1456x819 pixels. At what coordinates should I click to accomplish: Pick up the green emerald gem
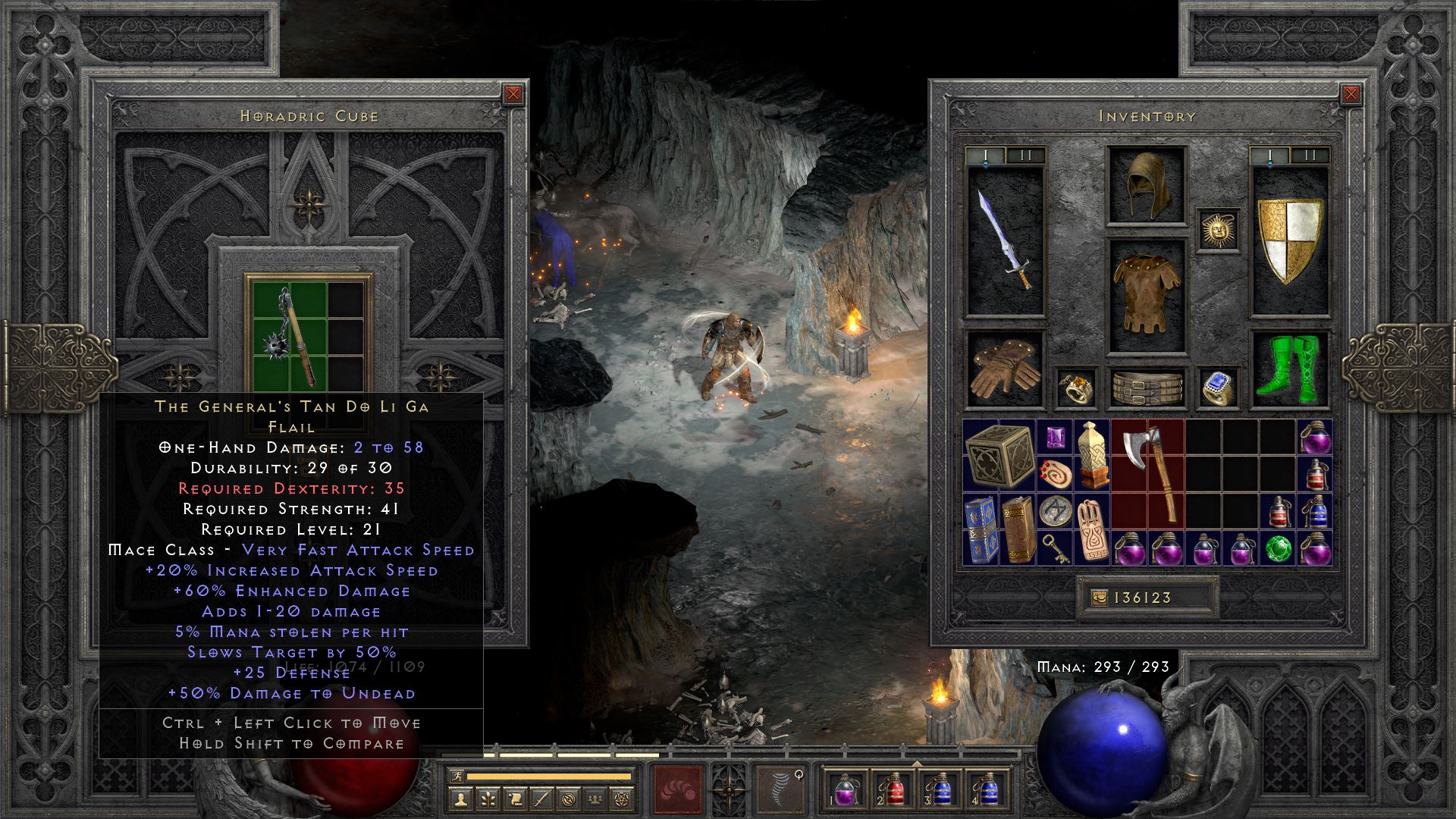click(x=1278, y=548)
